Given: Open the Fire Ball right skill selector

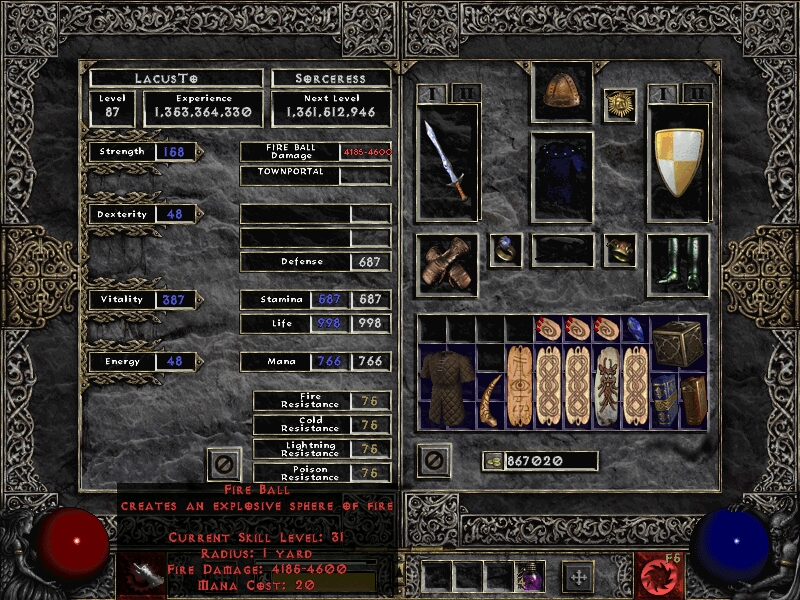Looking at the screenshot, I should point(659,575).
